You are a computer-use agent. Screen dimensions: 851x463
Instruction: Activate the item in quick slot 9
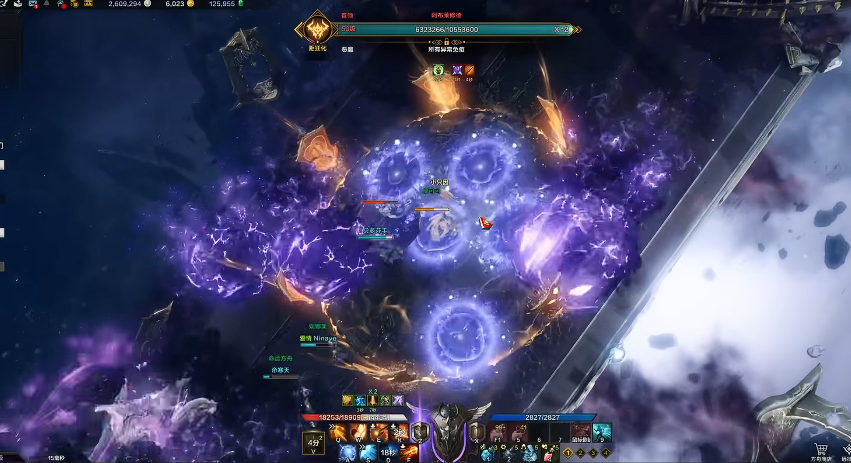[x=600, y=432]
